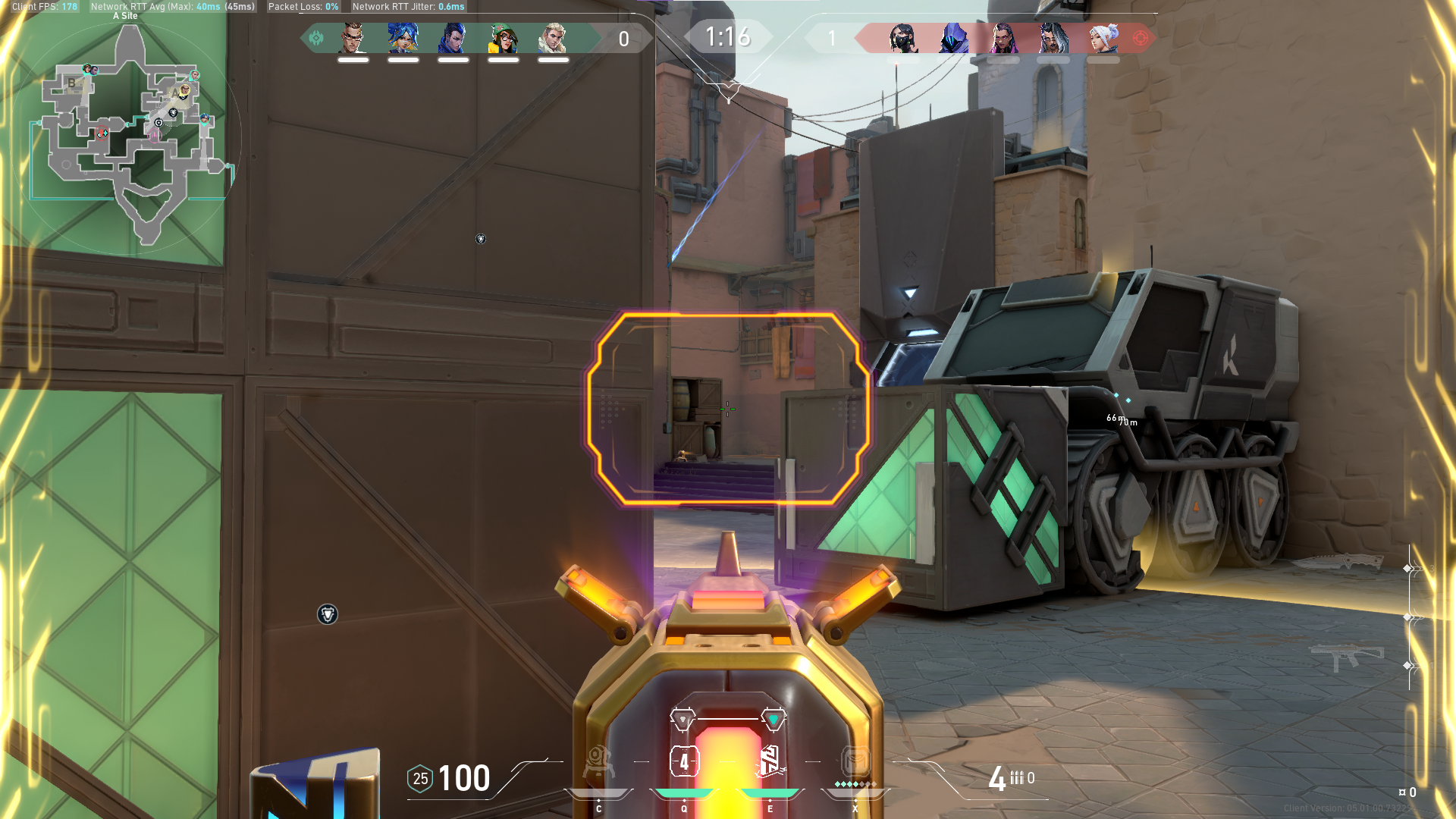Click the green team emblem icon
Screen dimensions: 1456x819
tap(316, 38)
